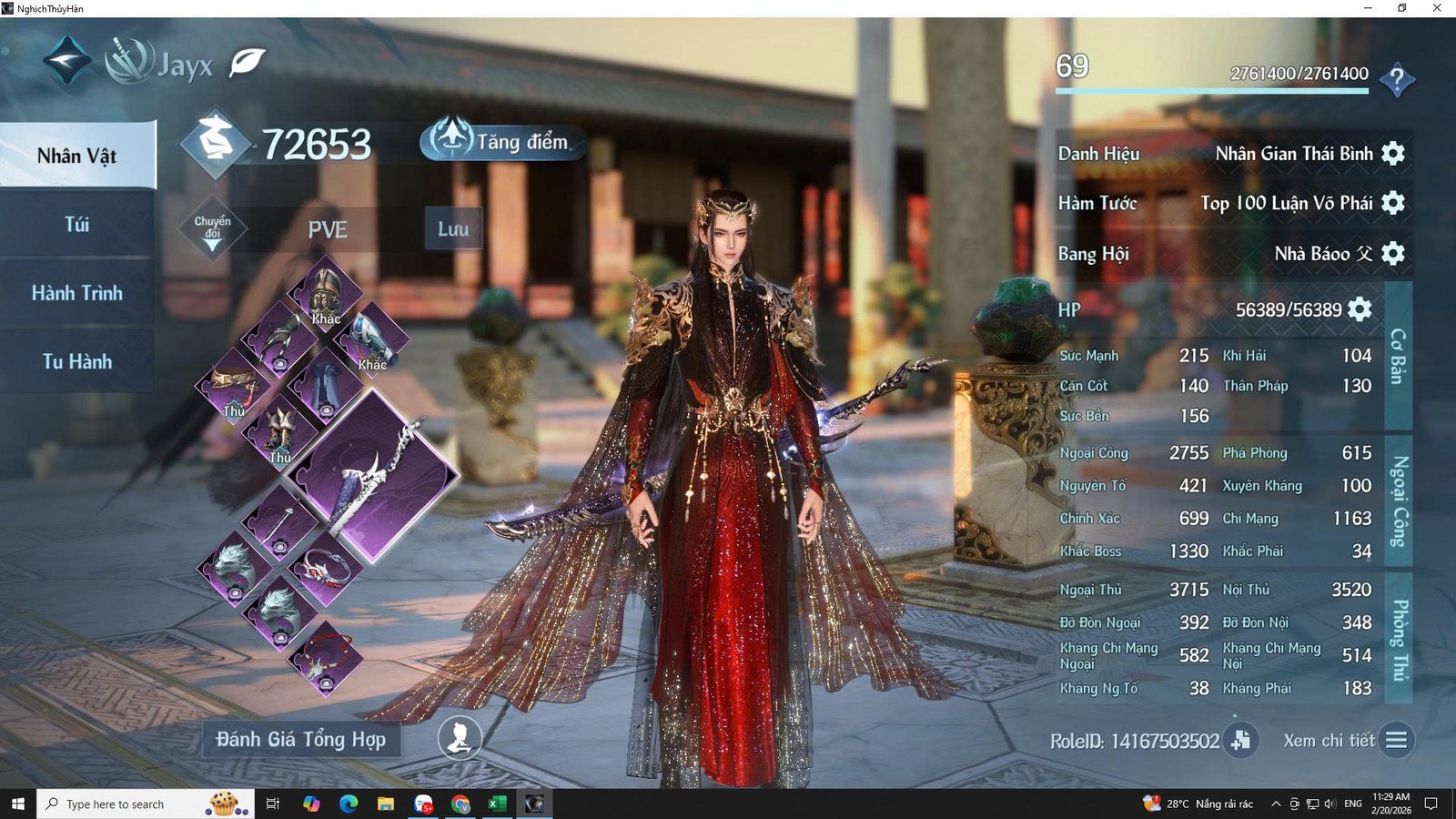
Task: Click the Windows search box on the taskbar
Action: tap(118, 804)
